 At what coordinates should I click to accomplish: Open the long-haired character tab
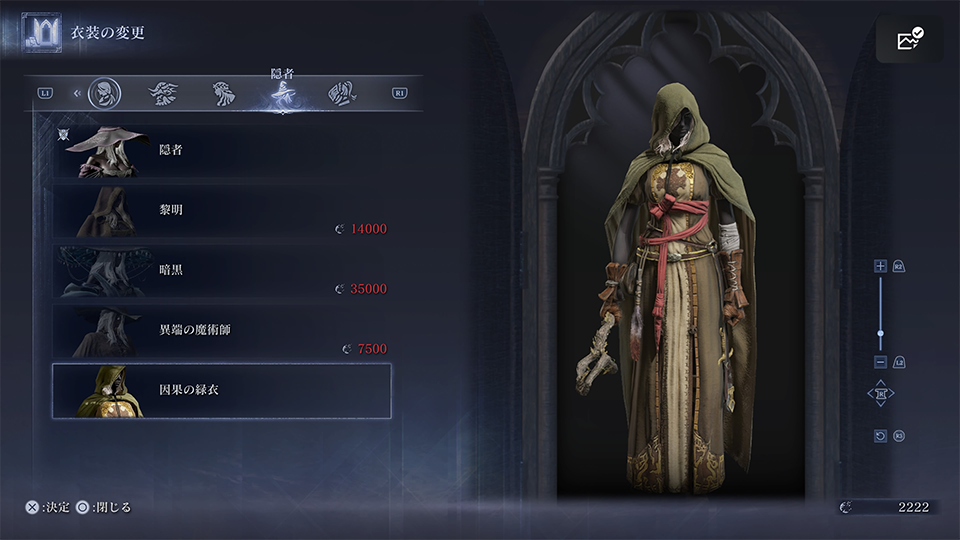pos(342,93)
